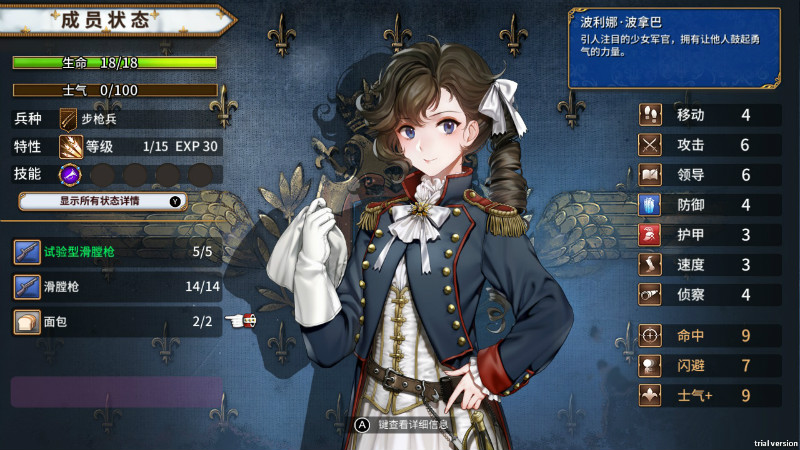Choose the 防御 defense stat row
800x450 pixels.
point(710,205)
